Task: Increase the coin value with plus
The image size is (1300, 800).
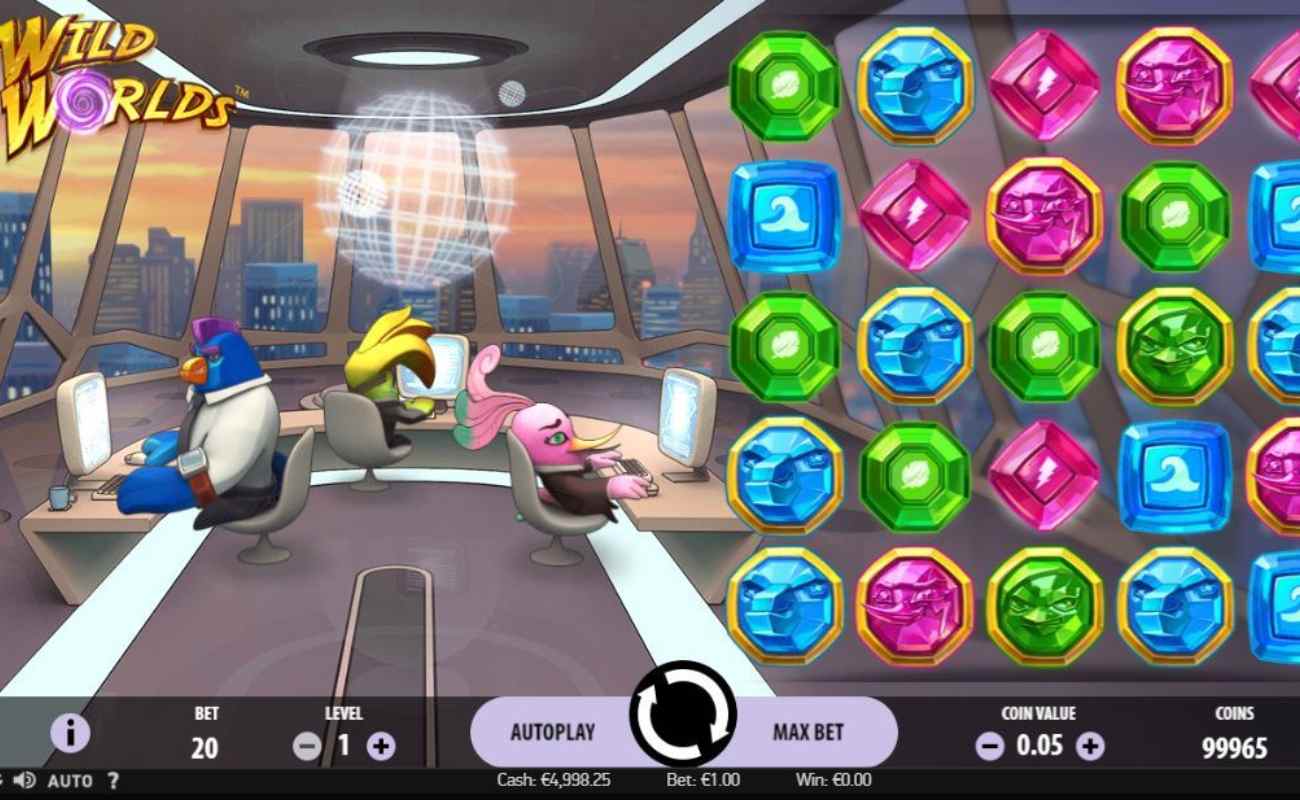Action: click(1090, 745)
